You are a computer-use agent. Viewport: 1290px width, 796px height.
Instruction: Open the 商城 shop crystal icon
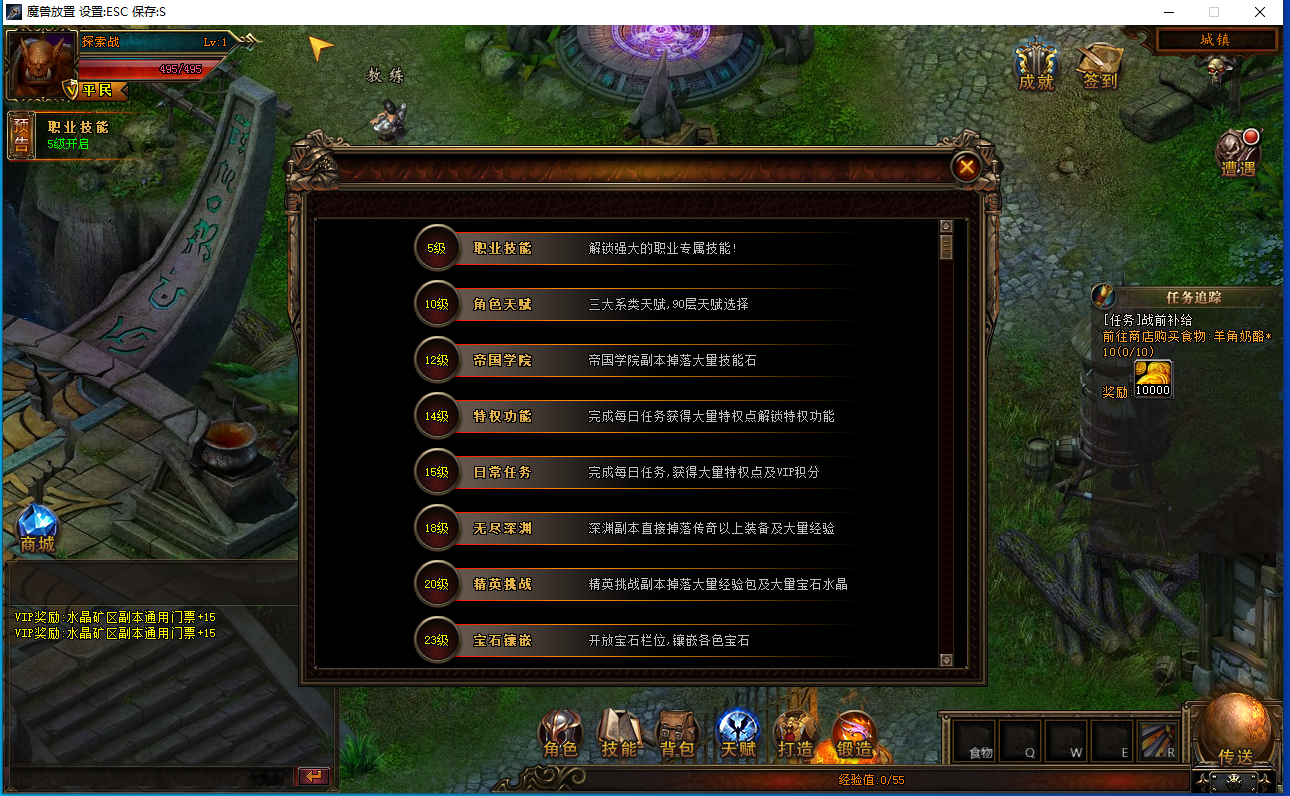pos(37,527)
